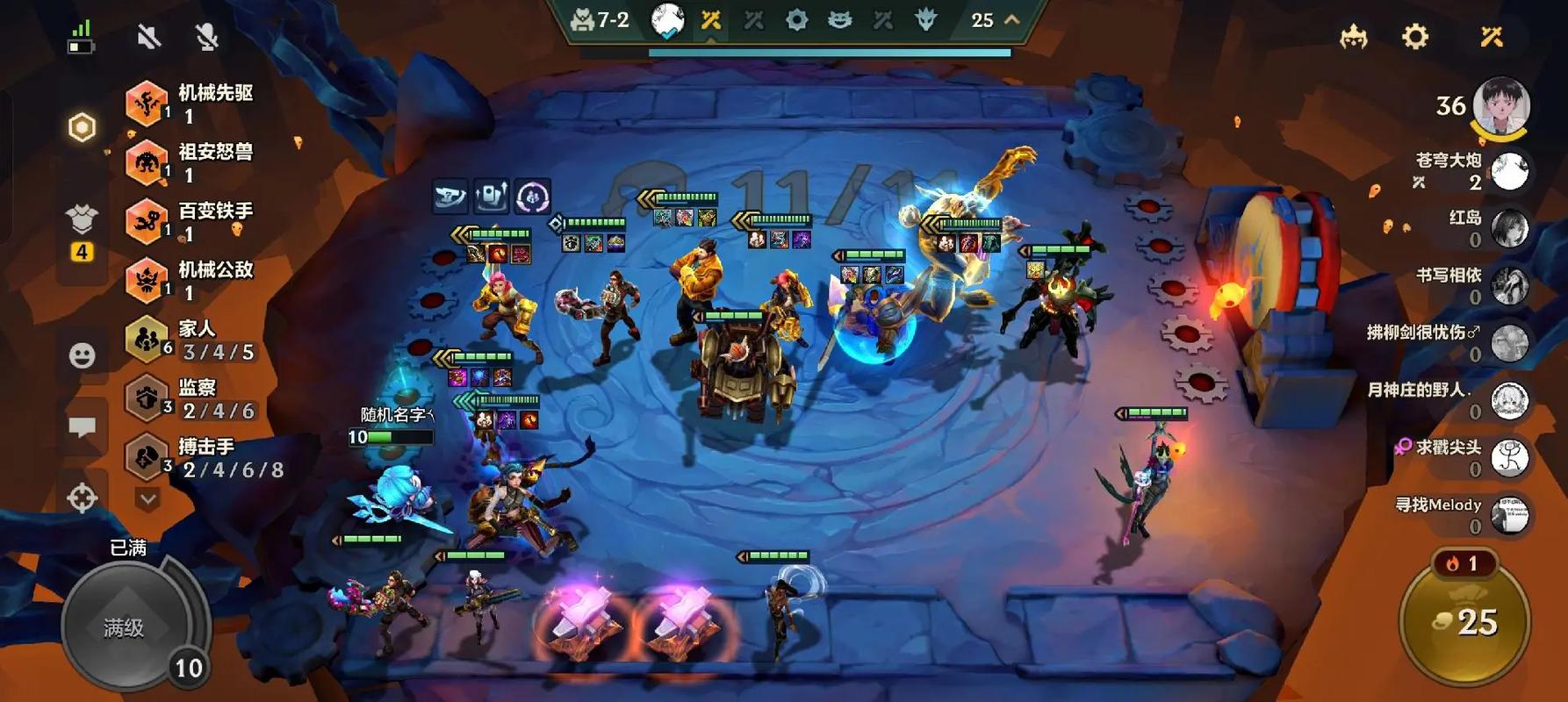
Task: Expand the trait list down arrow
Action: (147, 499)
